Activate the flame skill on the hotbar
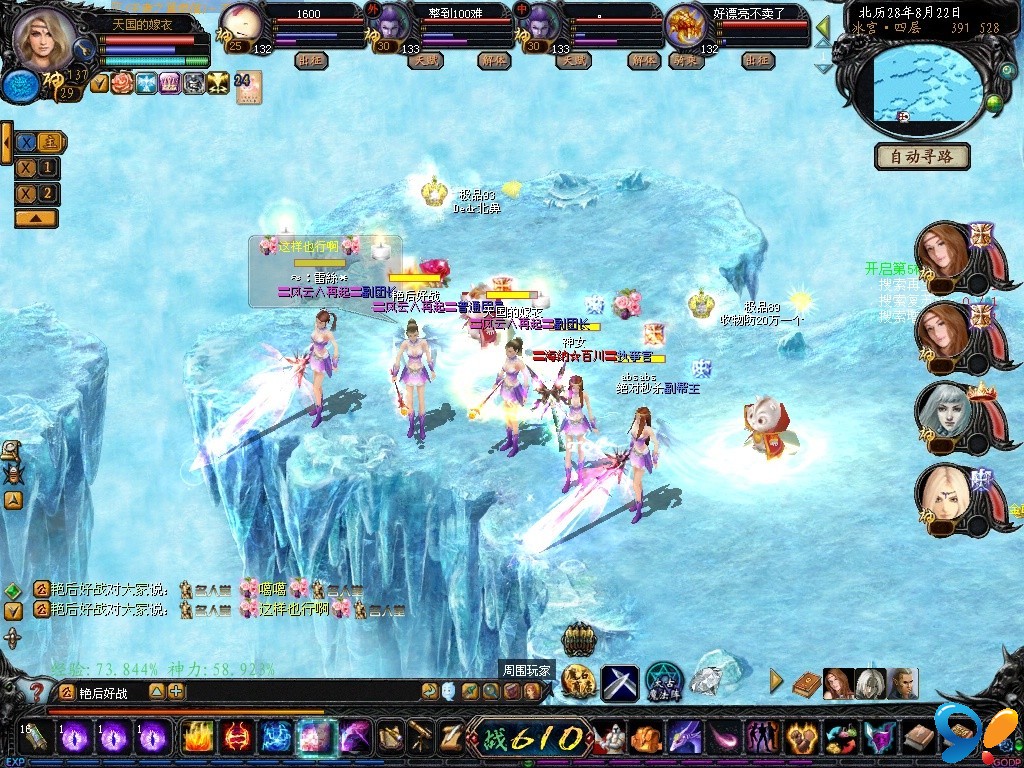The height and width of the screenshot is (768, 1024). pyautogui.click(x=198, y=738)
